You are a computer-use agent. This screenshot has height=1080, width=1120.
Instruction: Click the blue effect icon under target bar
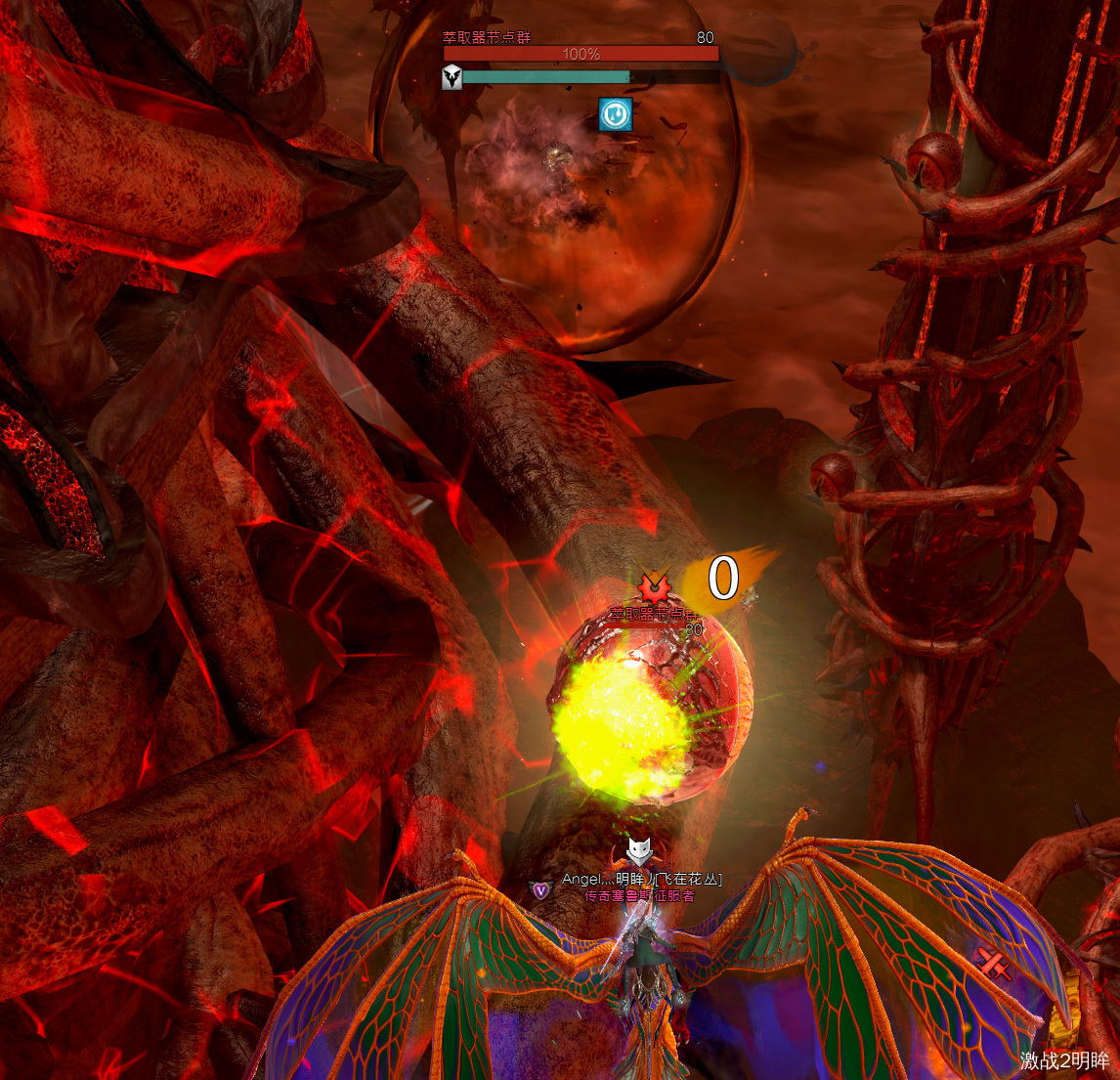(x=615, y=114)
